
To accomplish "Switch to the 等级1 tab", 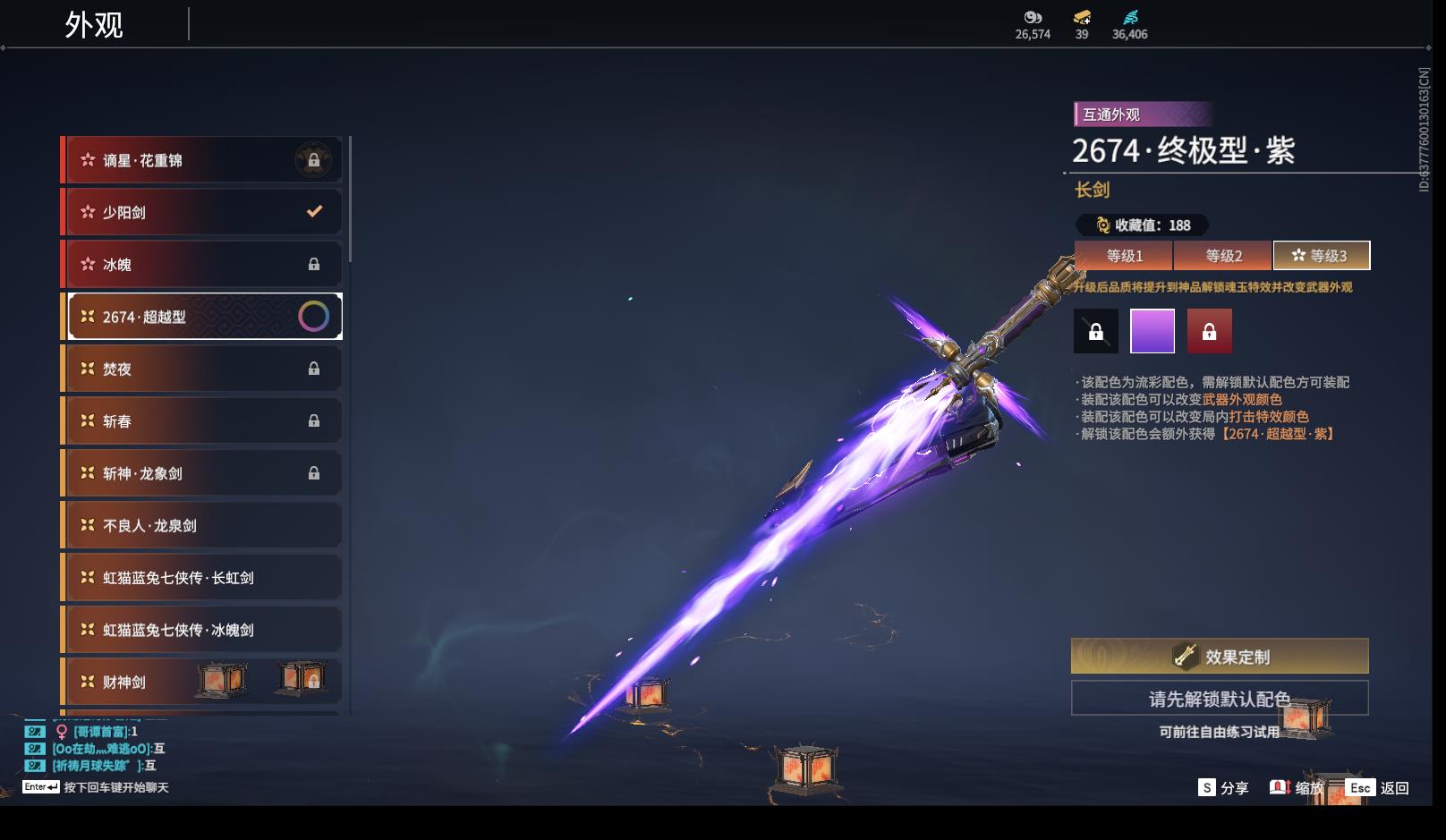I will coord(1124,256).
